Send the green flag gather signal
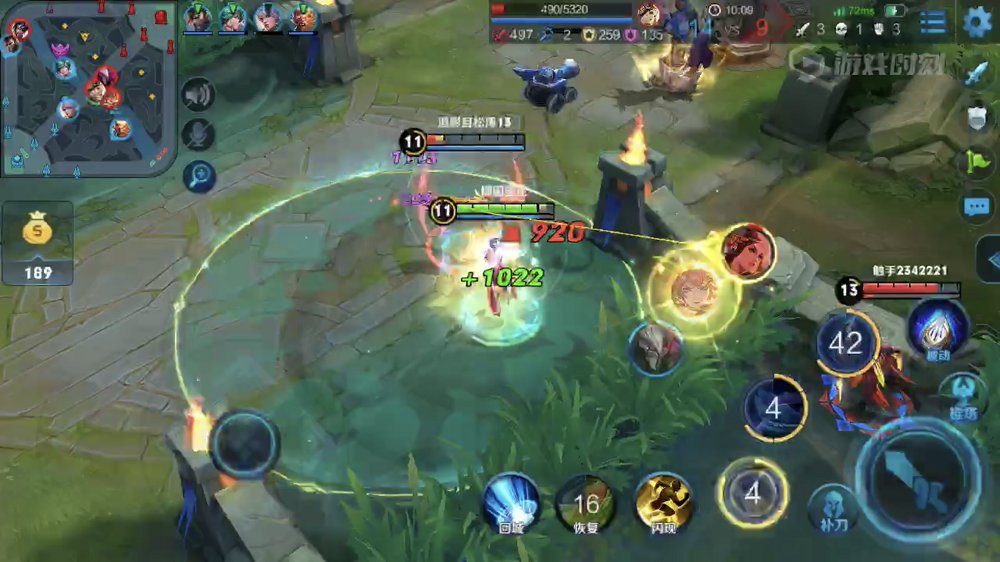 (x=977, y=162)
